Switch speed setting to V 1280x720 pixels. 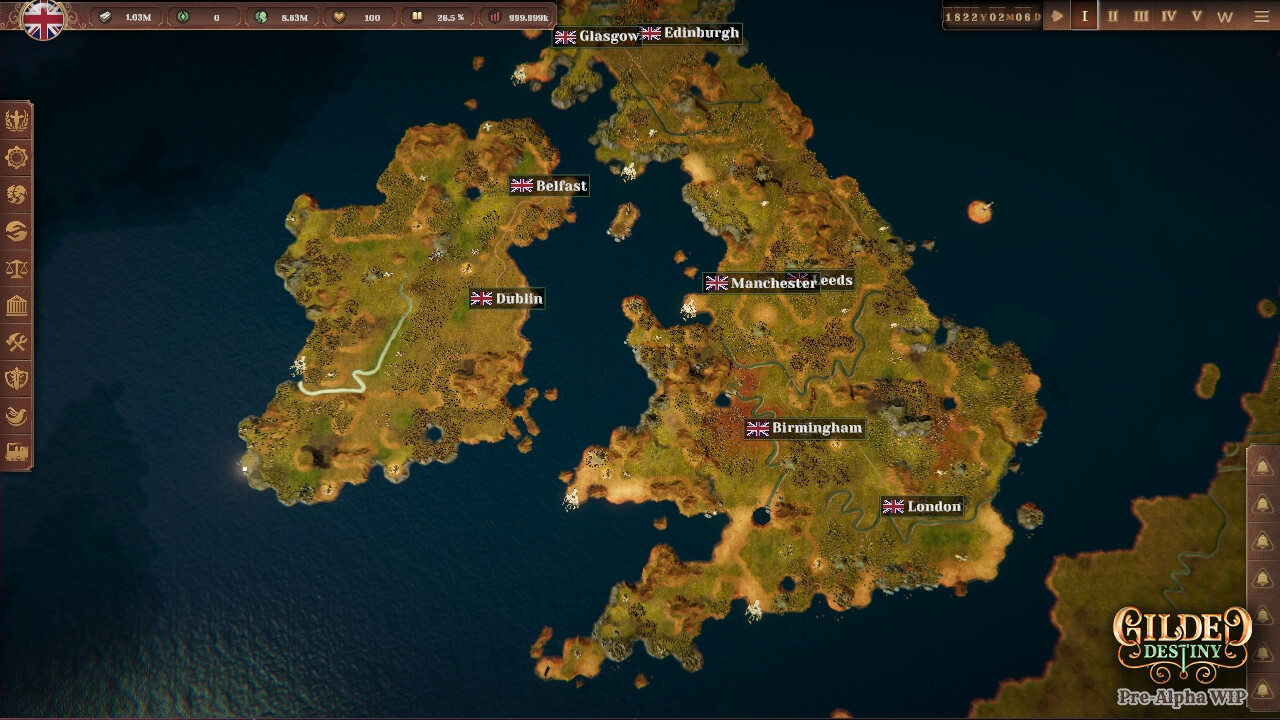coord(1197,16)
